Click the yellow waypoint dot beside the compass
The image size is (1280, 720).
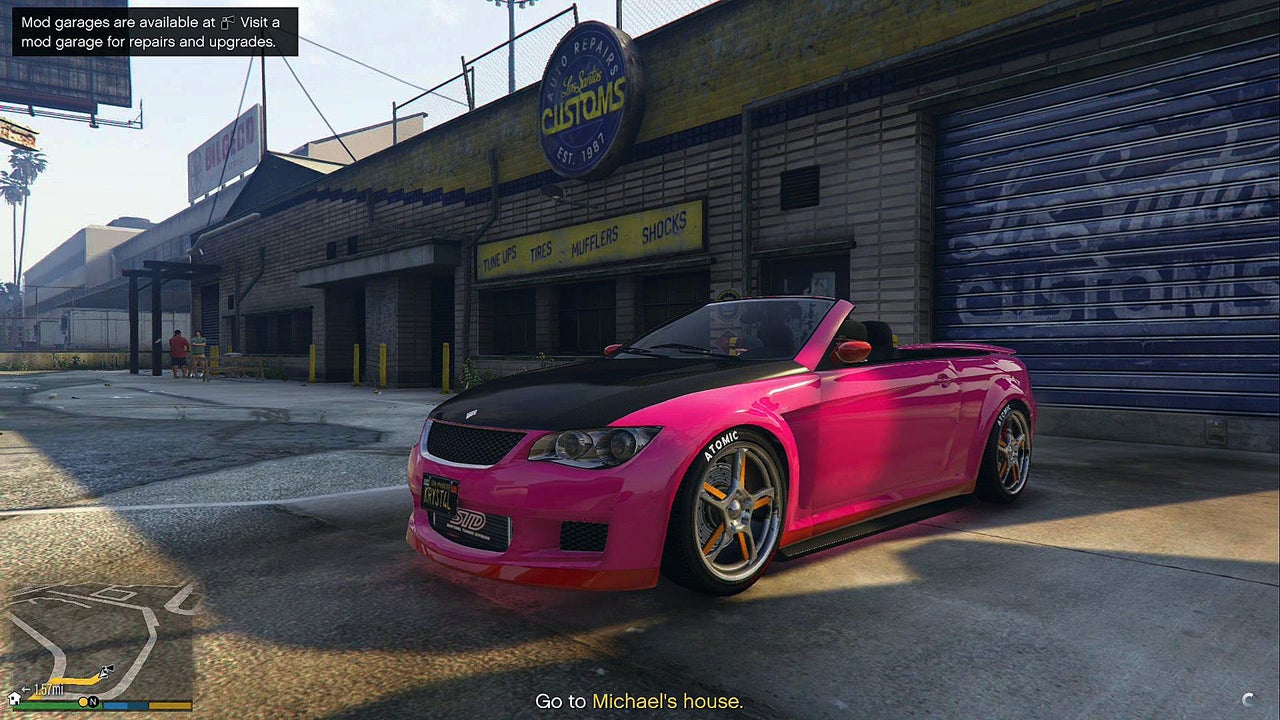point(83,702)
